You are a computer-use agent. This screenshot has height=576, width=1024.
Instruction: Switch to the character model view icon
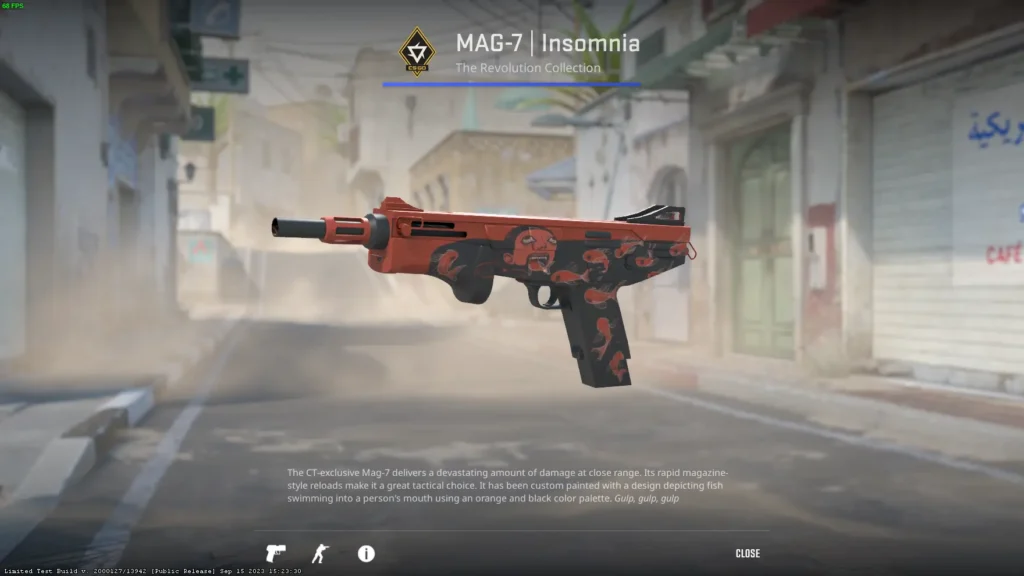320,553
